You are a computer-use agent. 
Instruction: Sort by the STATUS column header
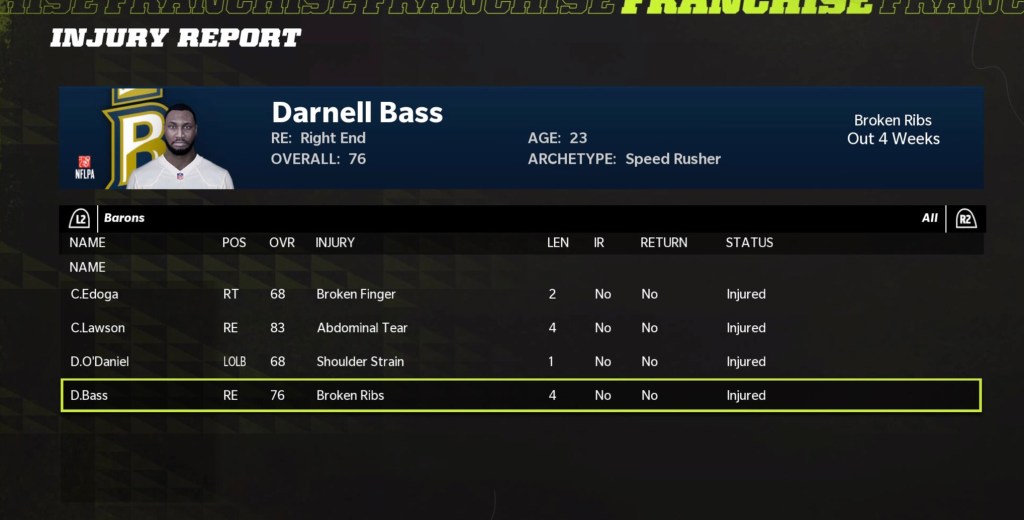point(749,242)
